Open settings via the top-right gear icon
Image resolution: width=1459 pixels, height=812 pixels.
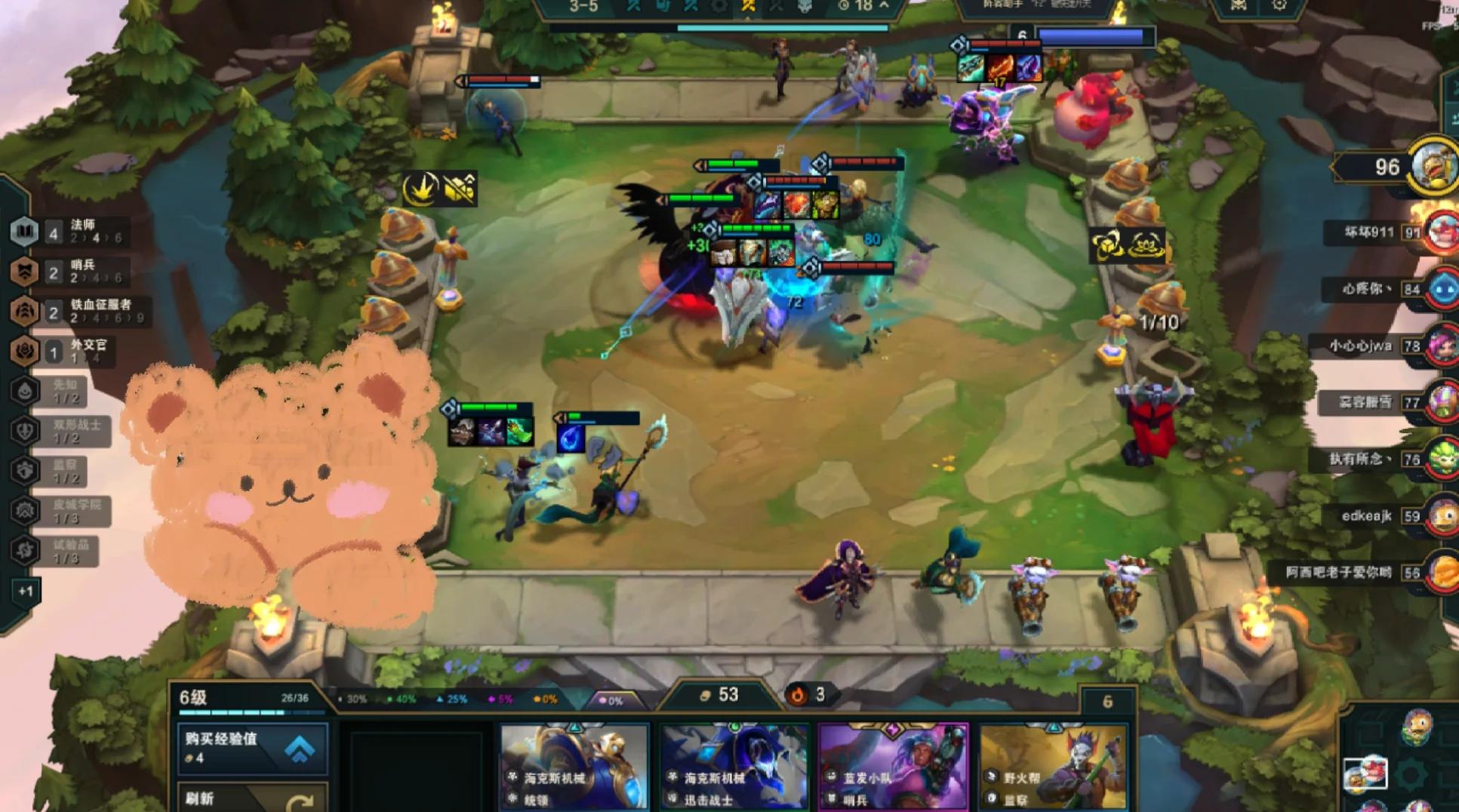1279,6
